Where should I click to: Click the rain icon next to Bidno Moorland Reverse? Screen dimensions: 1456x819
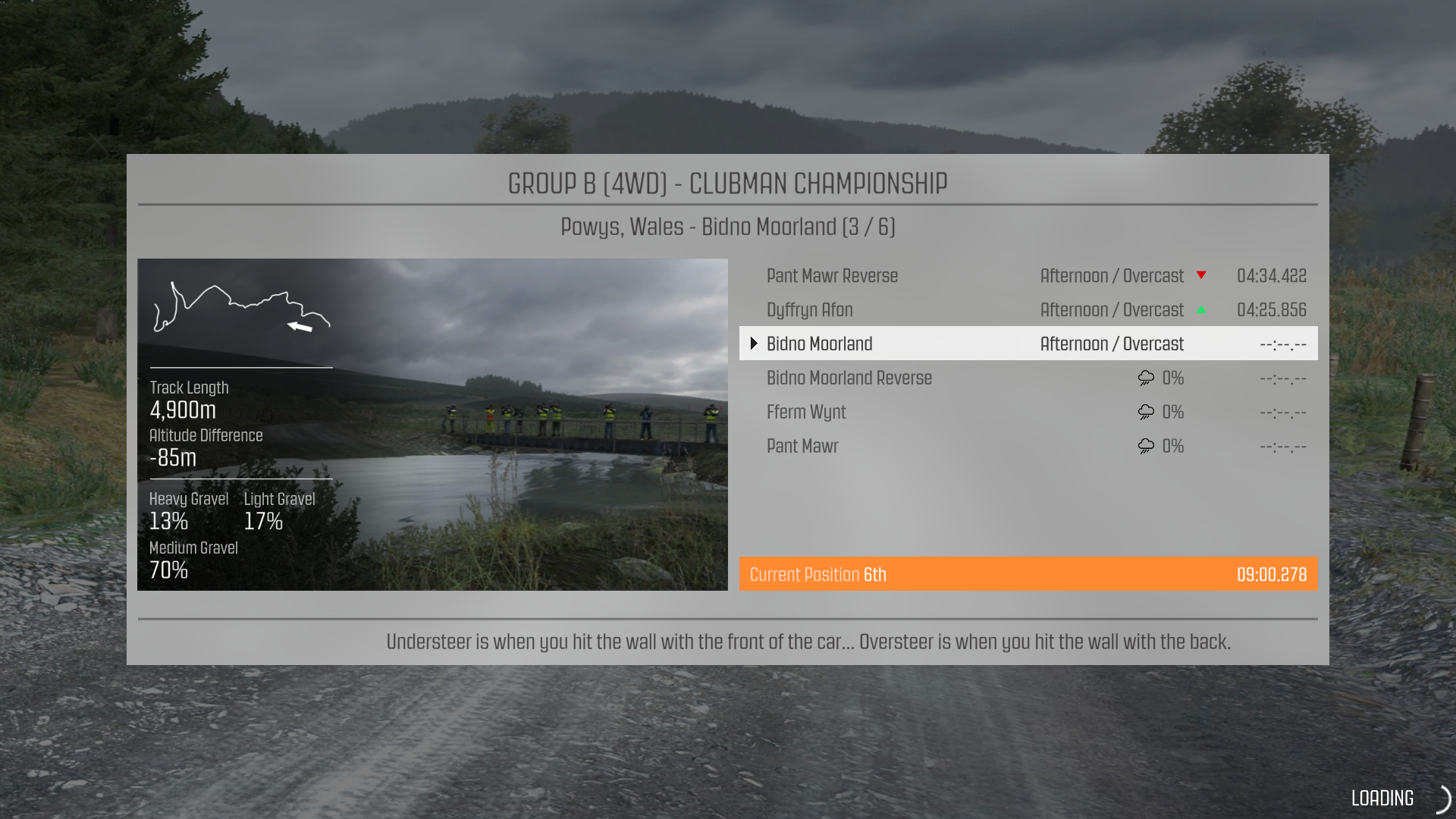coord(1144,378)
